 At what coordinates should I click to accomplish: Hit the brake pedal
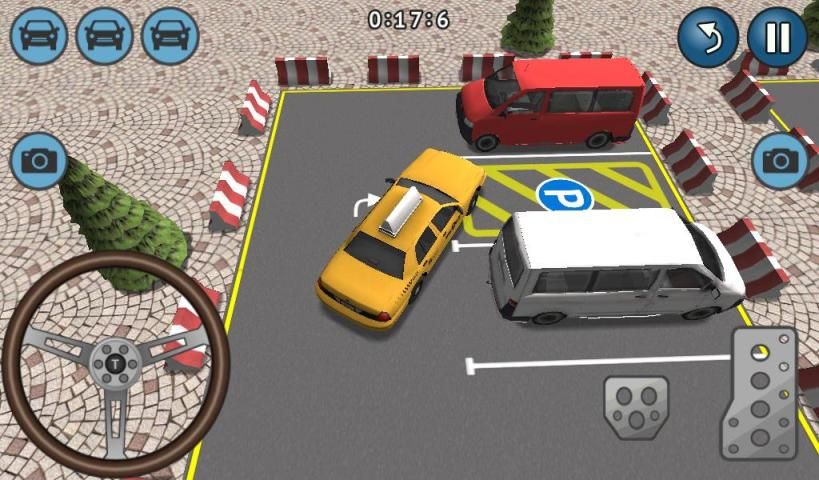tap(636, 407)
